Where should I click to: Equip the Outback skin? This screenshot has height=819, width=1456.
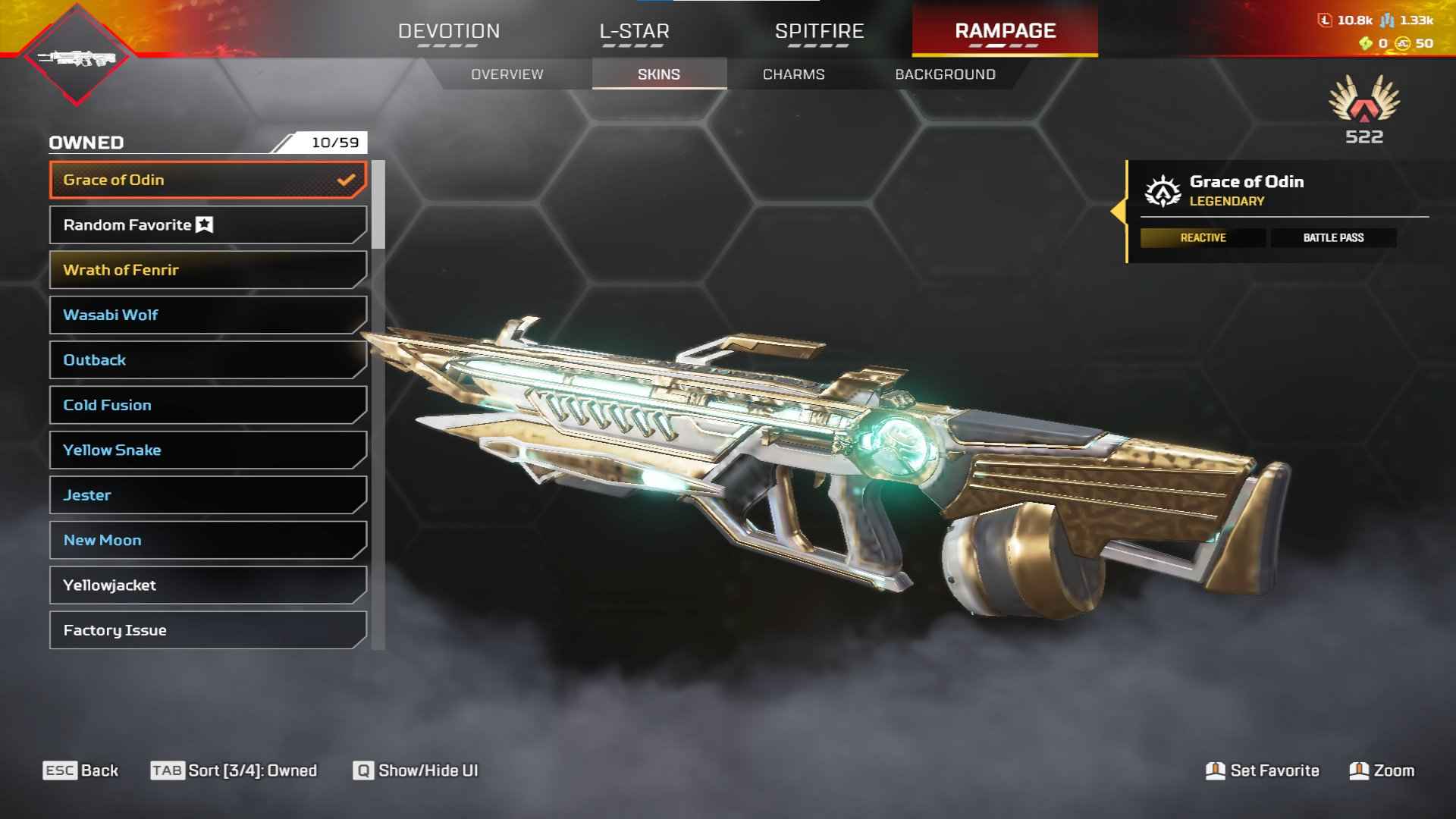tap(208, 360)
